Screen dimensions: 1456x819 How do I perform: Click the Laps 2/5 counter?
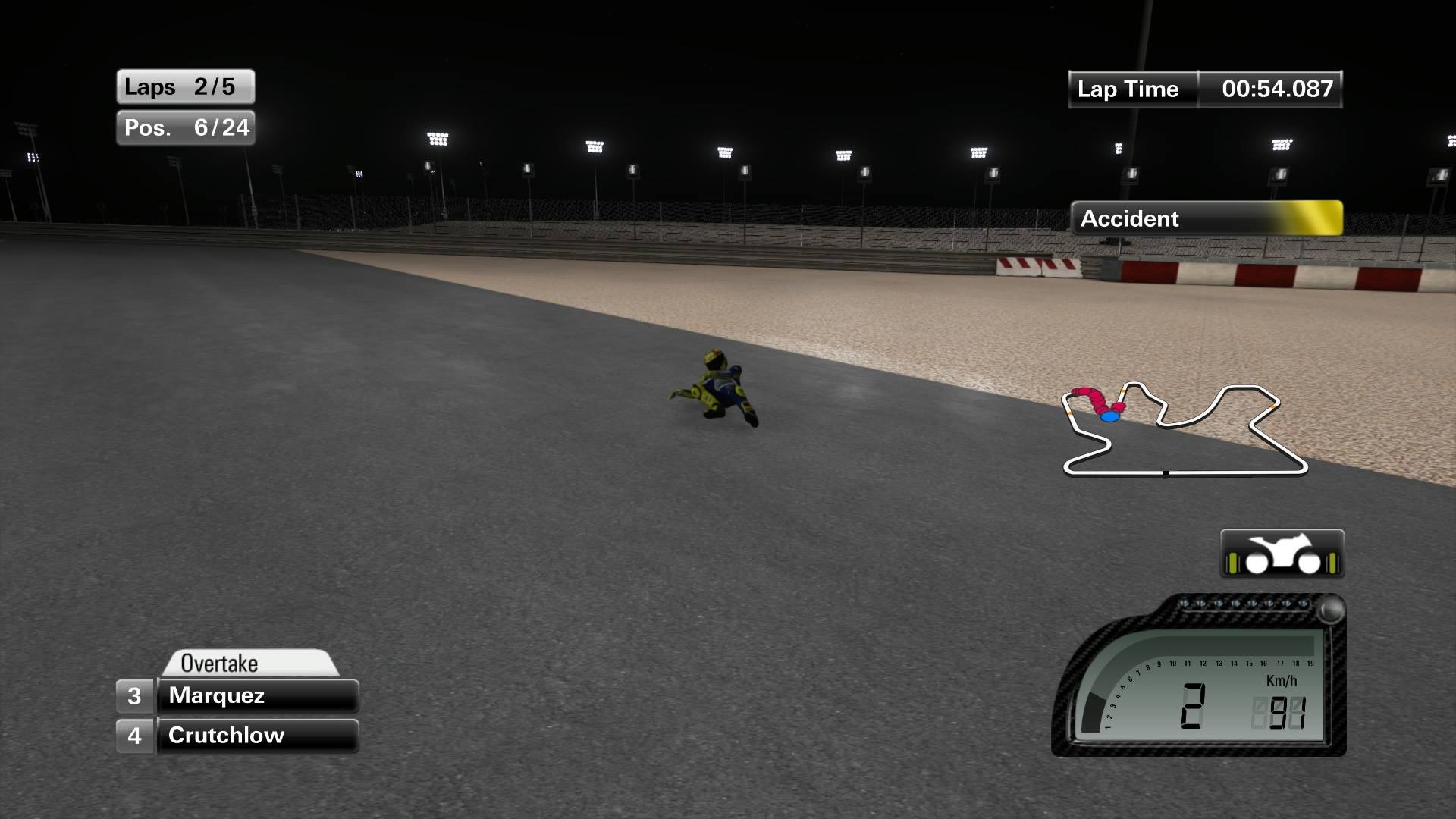pos(185,86)
